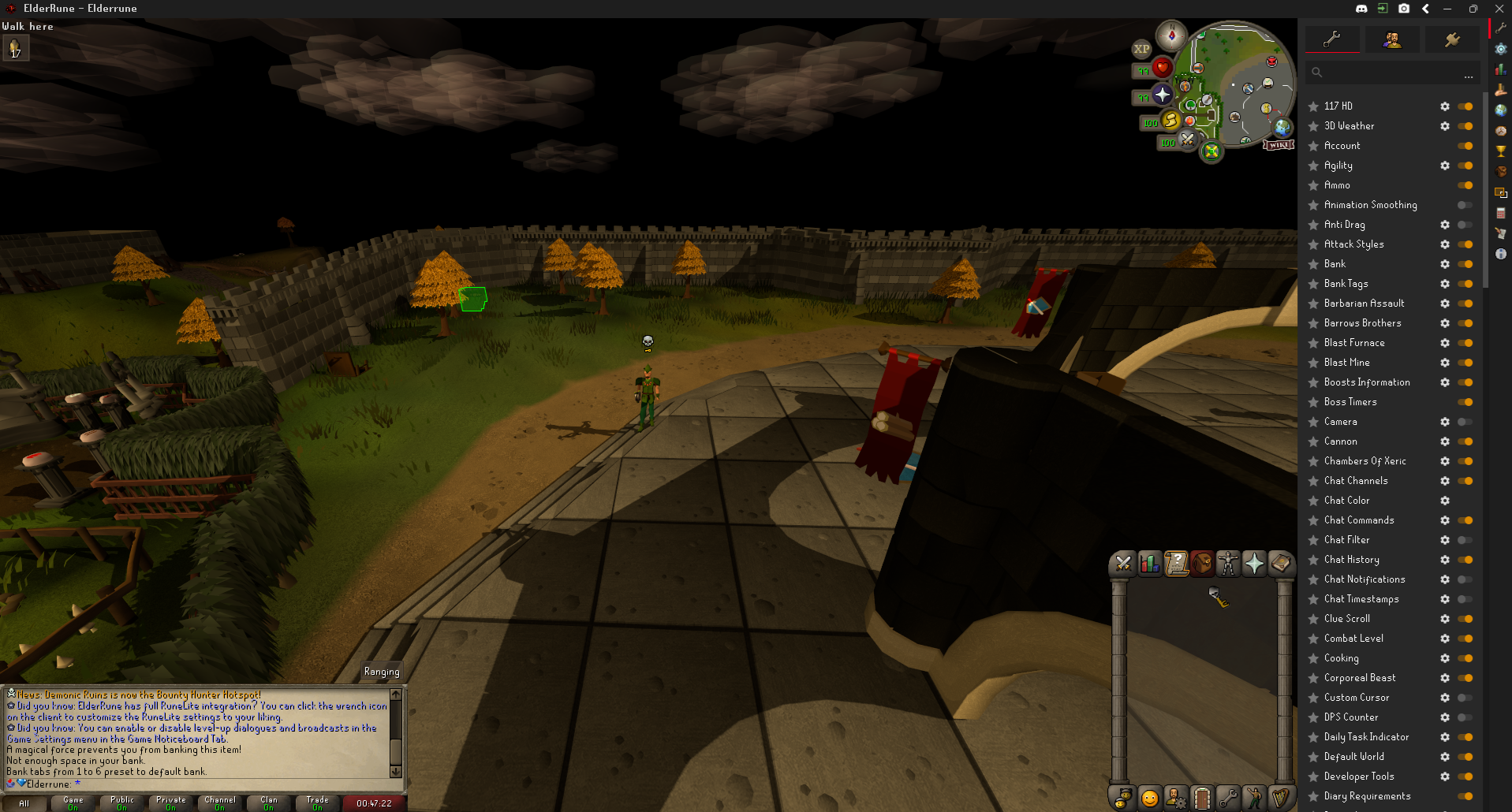Select the crossed swords Combat Options tab
This screenshot has width=1512, height=812.
(1123, 564)
